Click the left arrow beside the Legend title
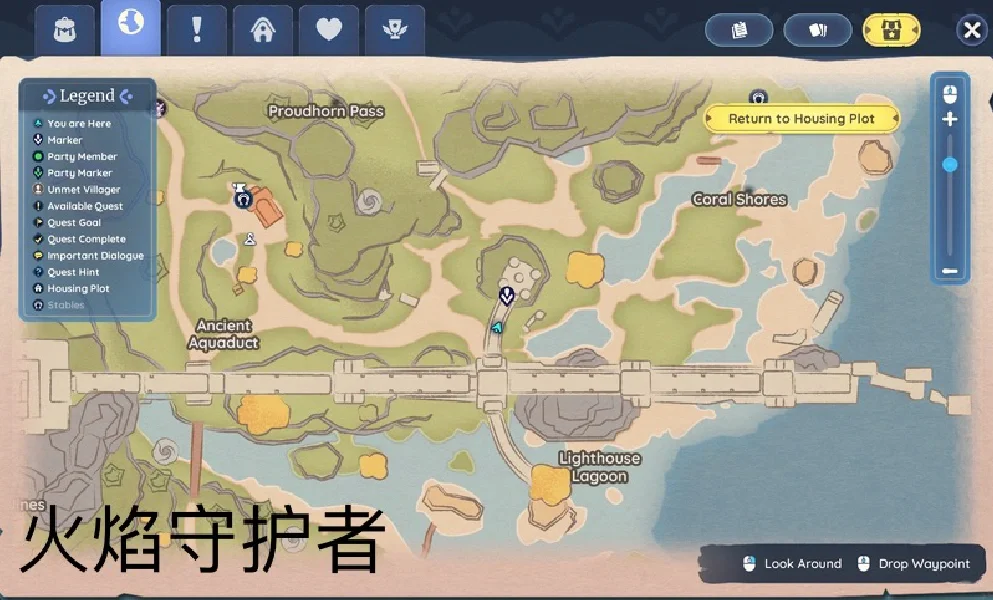The height and width of the screenshot is (600, 993). tap(49, 96)
